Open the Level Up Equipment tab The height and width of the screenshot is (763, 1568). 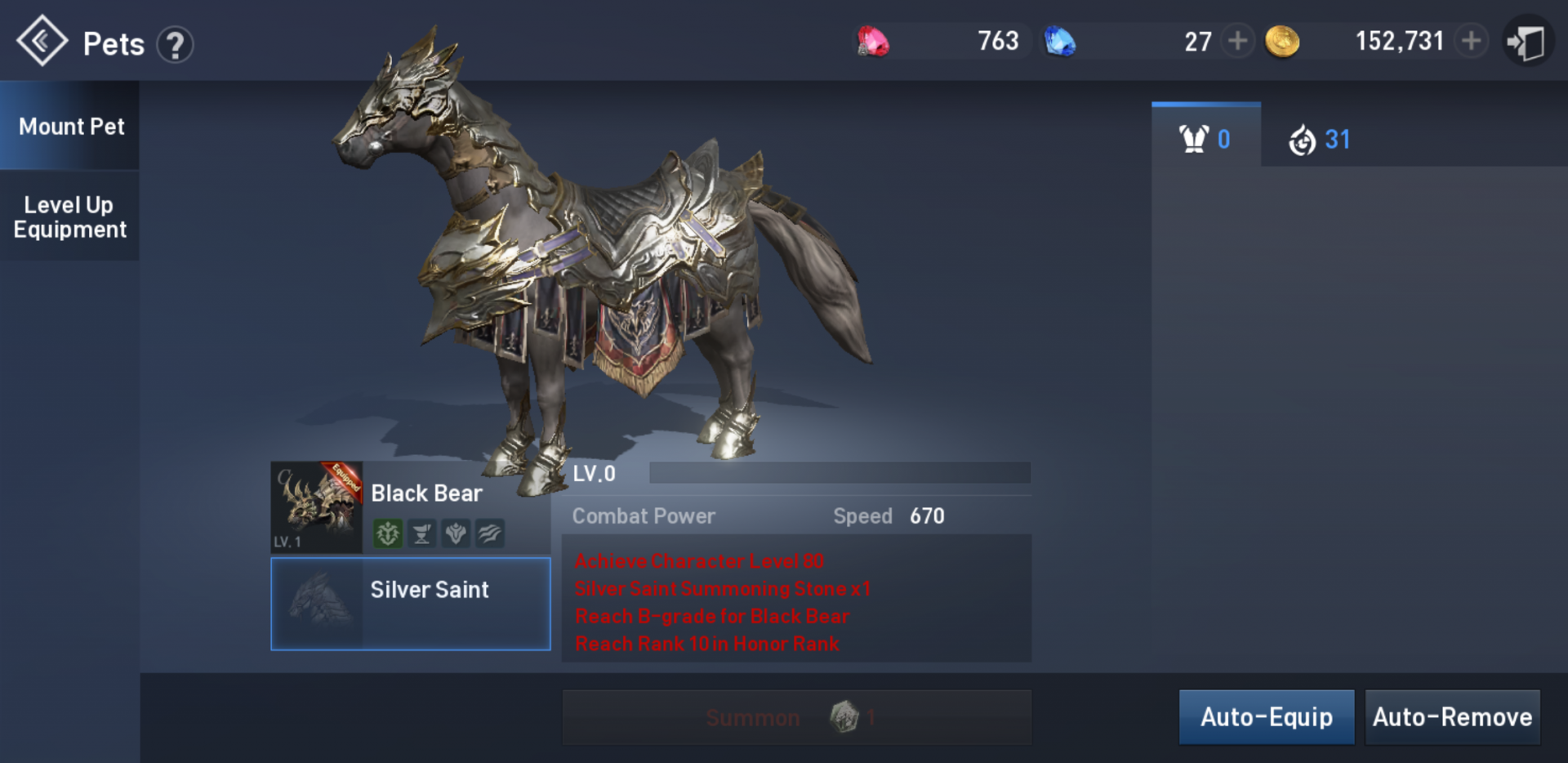pos(69,216)
